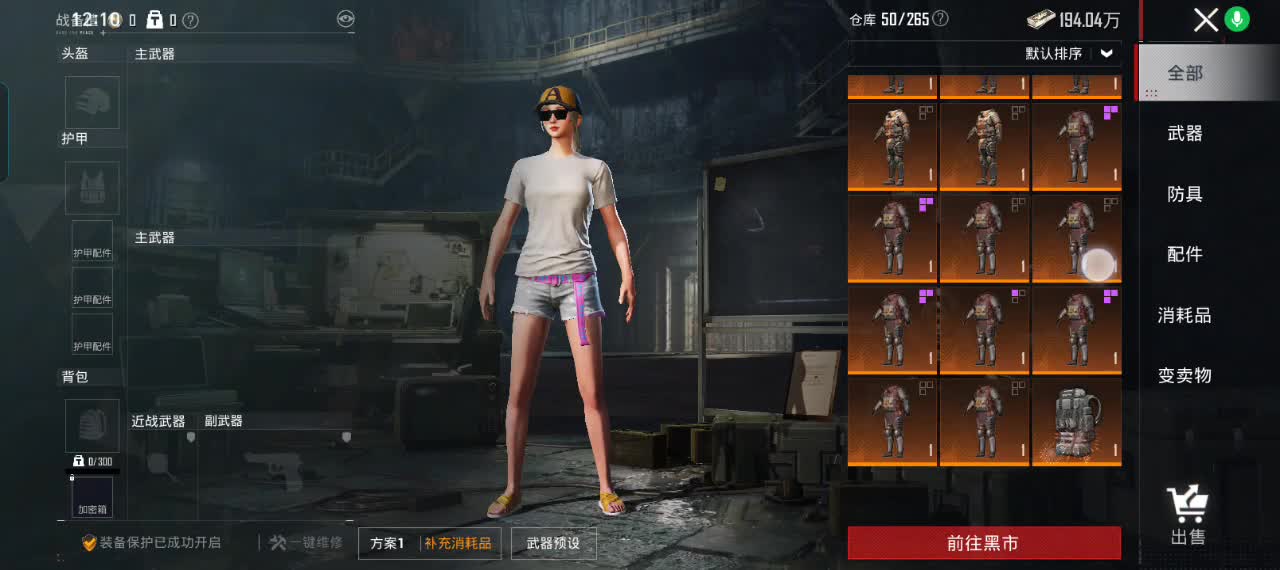This screenshot has height=570, width=1280.
Task: Open the 加密箱 secure case slot
Action: 92,497
